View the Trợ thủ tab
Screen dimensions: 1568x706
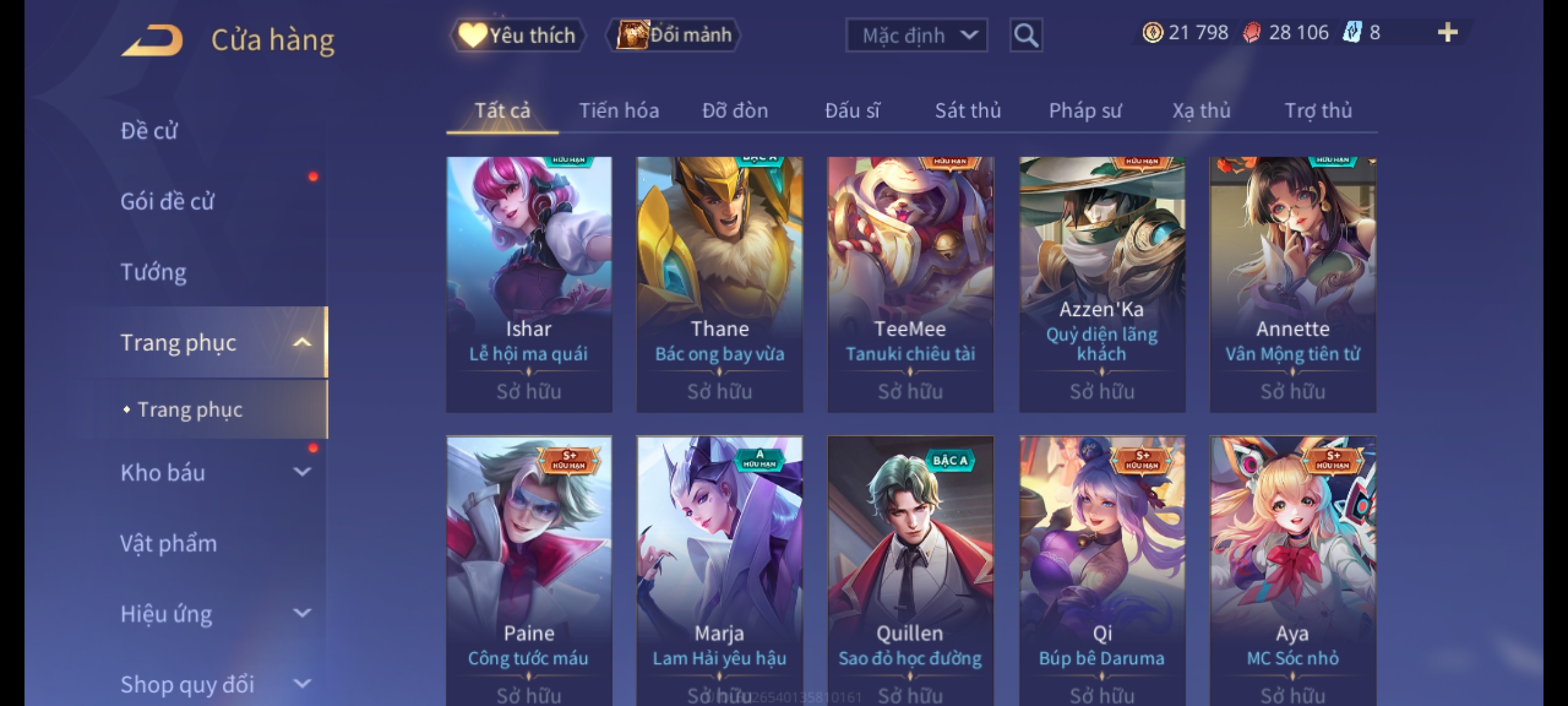(1318, 111)
